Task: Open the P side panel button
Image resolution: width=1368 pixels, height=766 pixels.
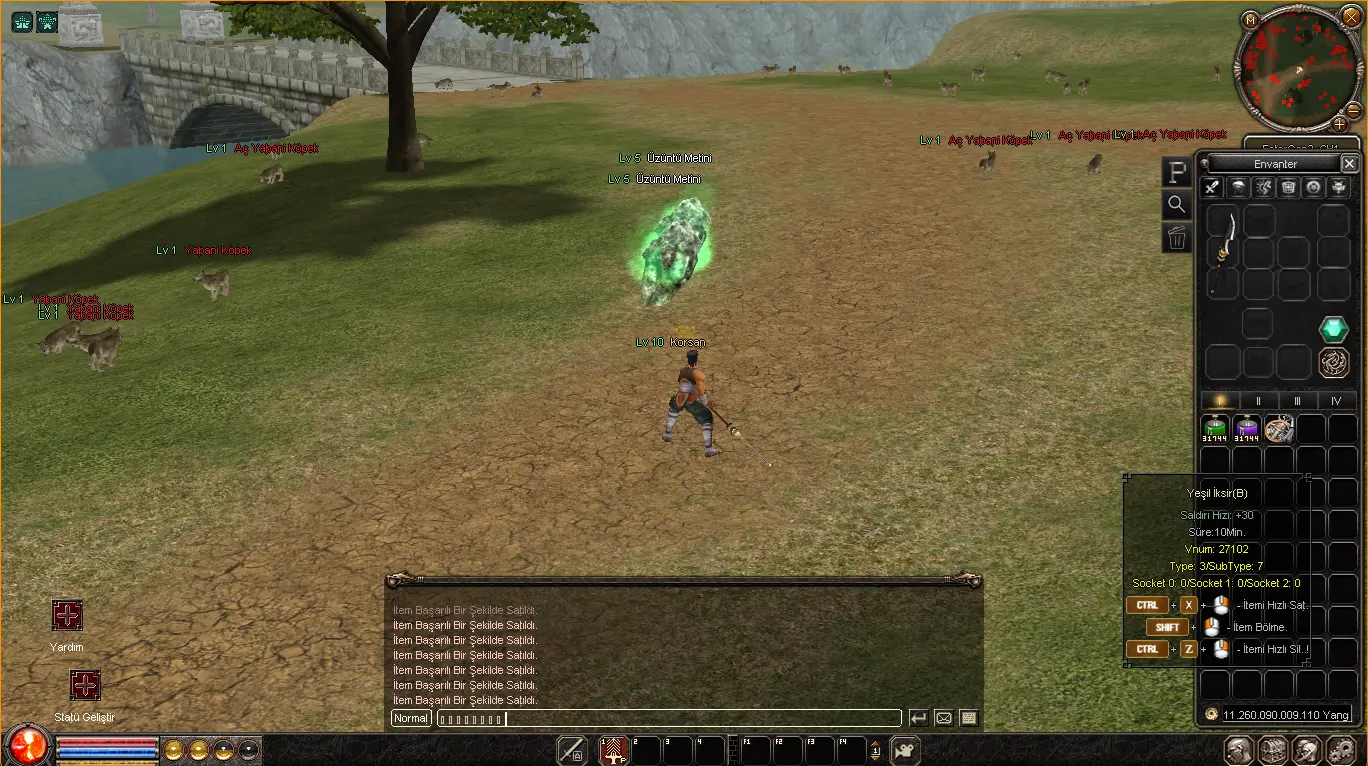Action: 1177,172
